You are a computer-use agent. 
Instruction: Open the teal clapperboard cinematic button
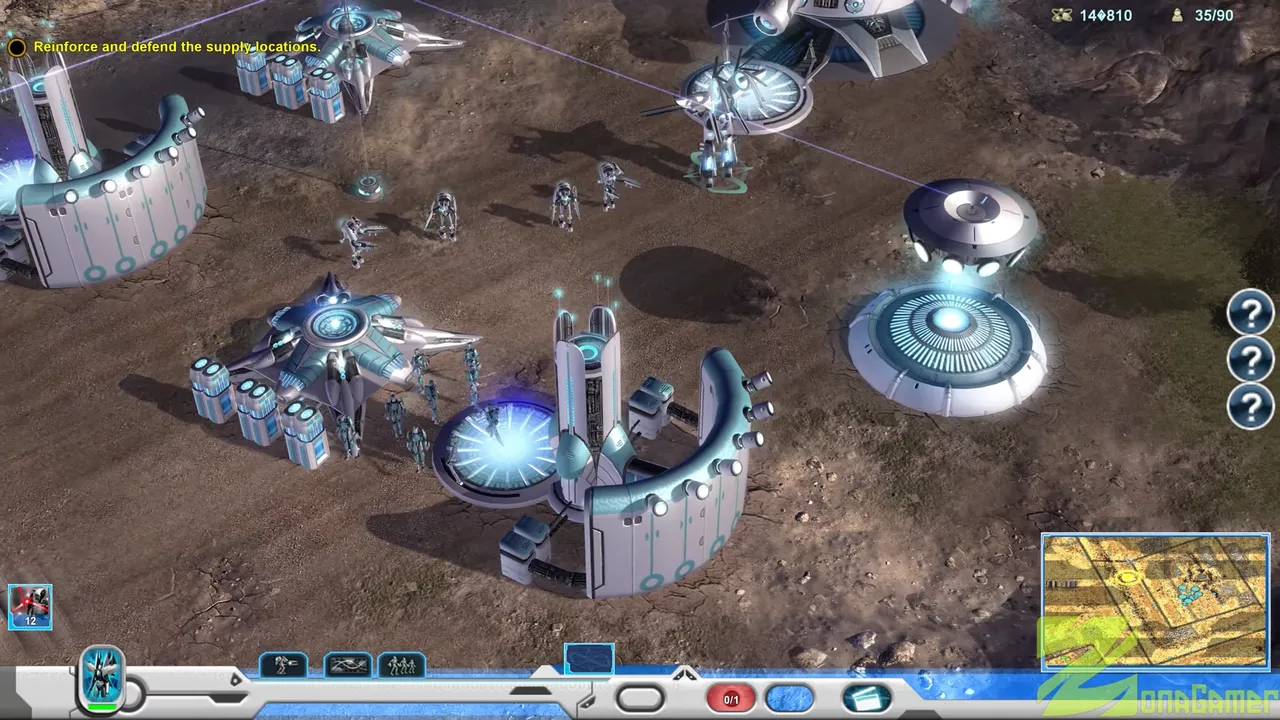click(x=866, y=698)
